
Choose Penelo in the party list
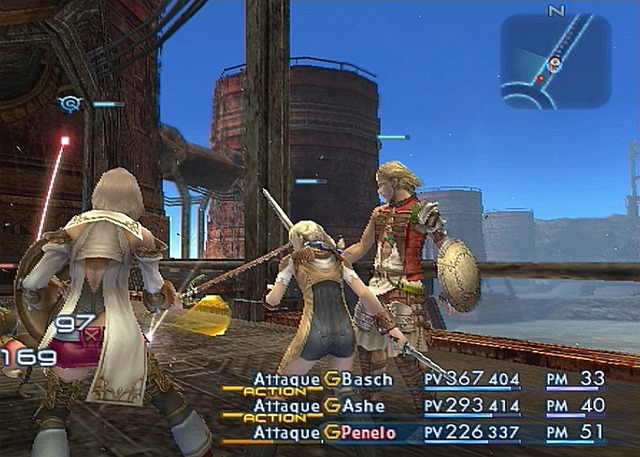(x=370, y=433)
